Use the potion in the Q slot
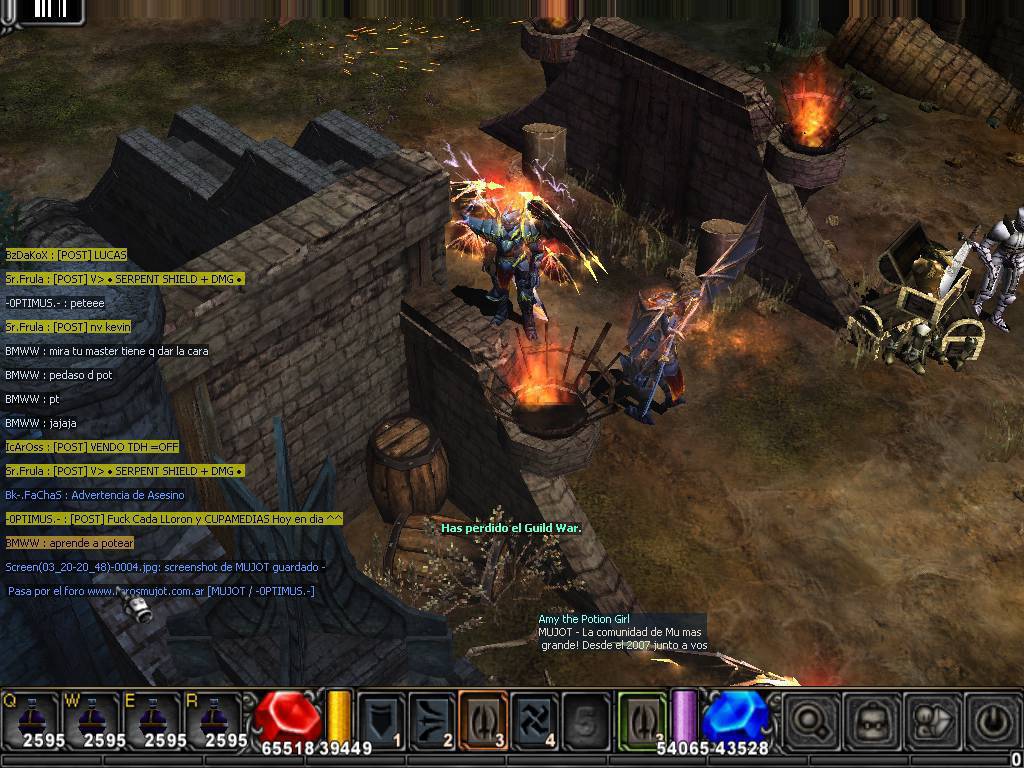Viewport: 1024px width, 768px height. [29, 717]
